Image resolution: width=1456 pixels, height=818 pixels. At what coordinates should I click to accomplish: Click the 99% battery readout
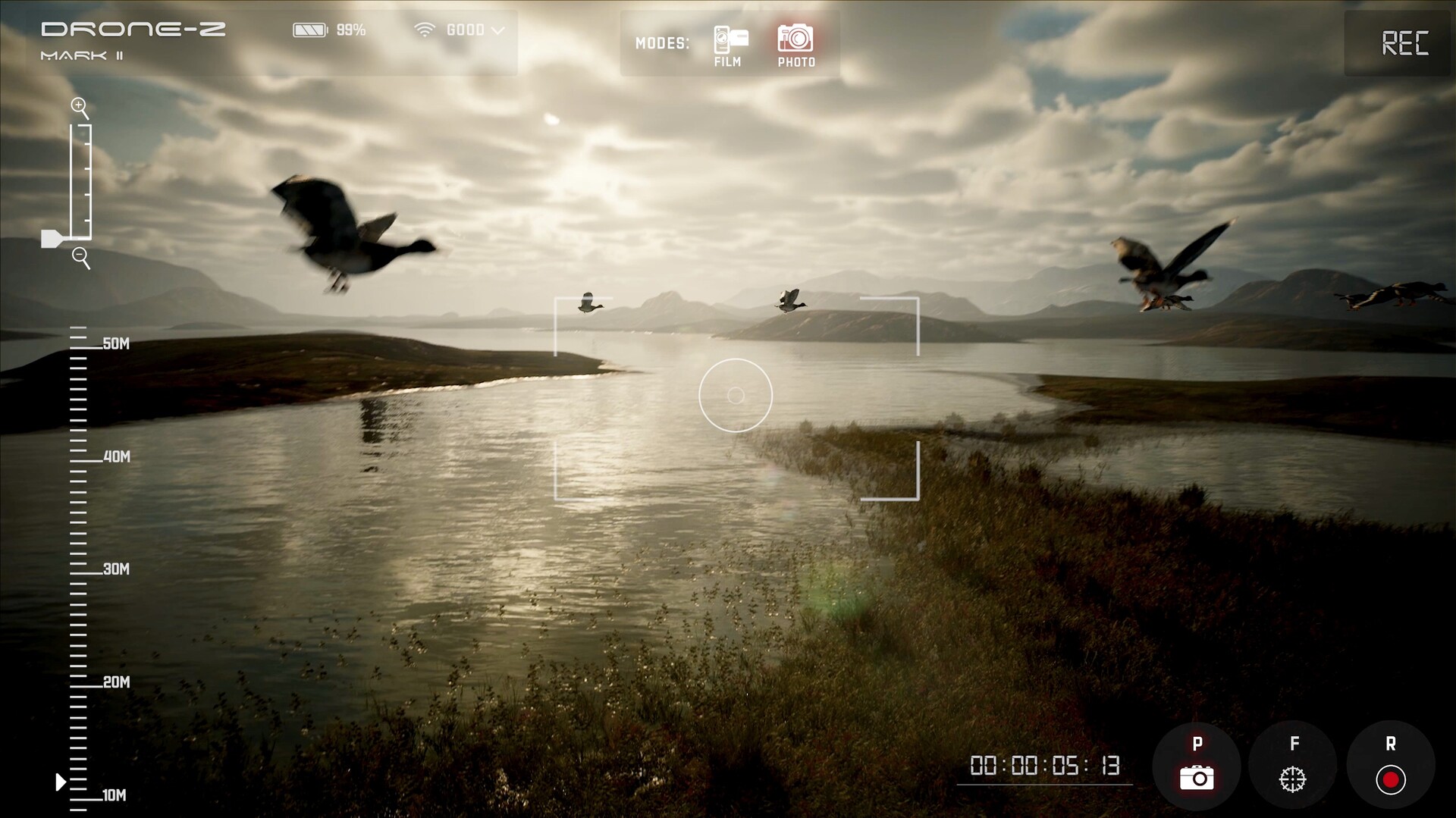point(351,30)
